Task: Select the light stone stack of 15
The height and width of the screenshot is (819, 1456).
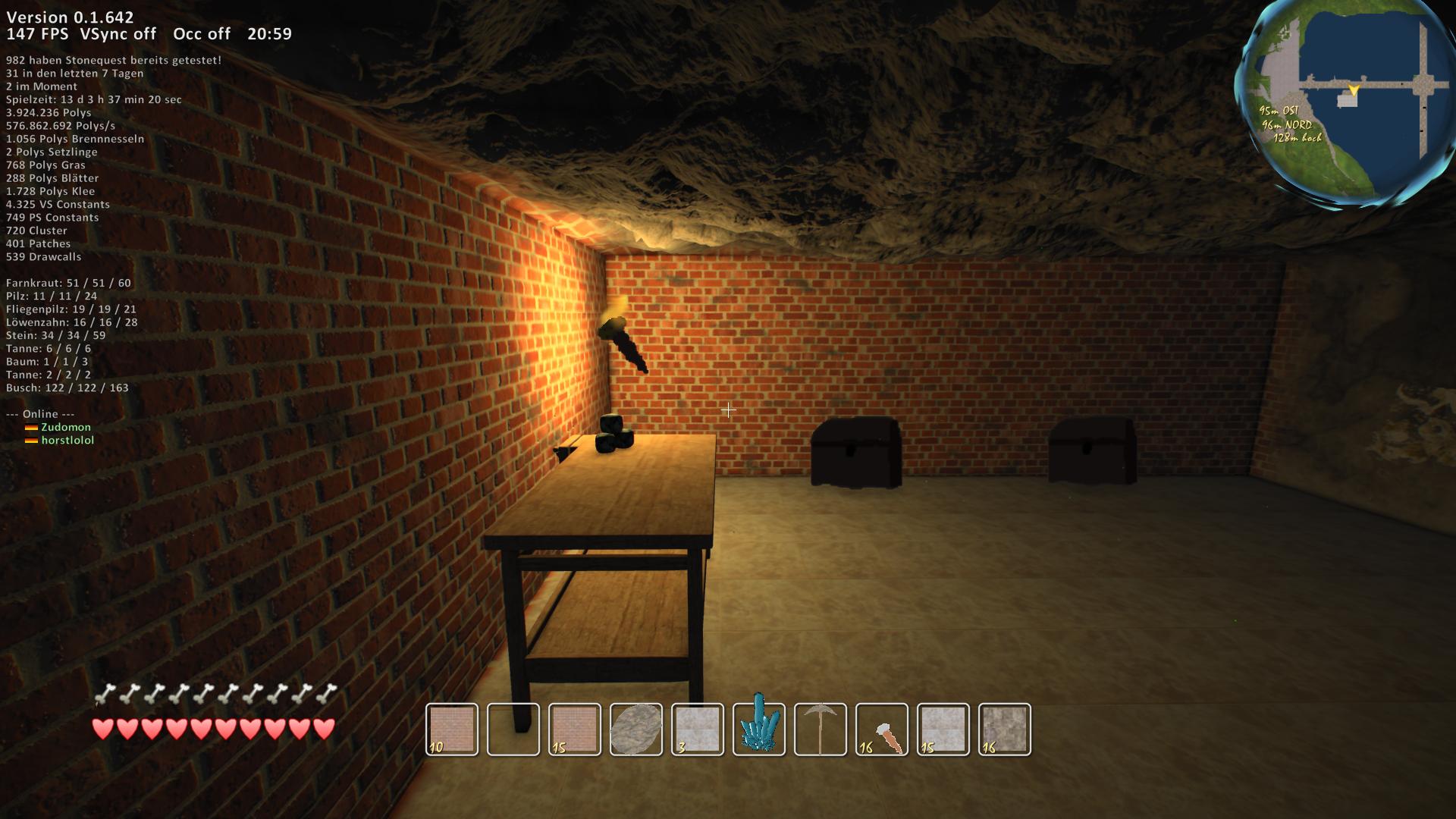Action: [x=943, y=730]
